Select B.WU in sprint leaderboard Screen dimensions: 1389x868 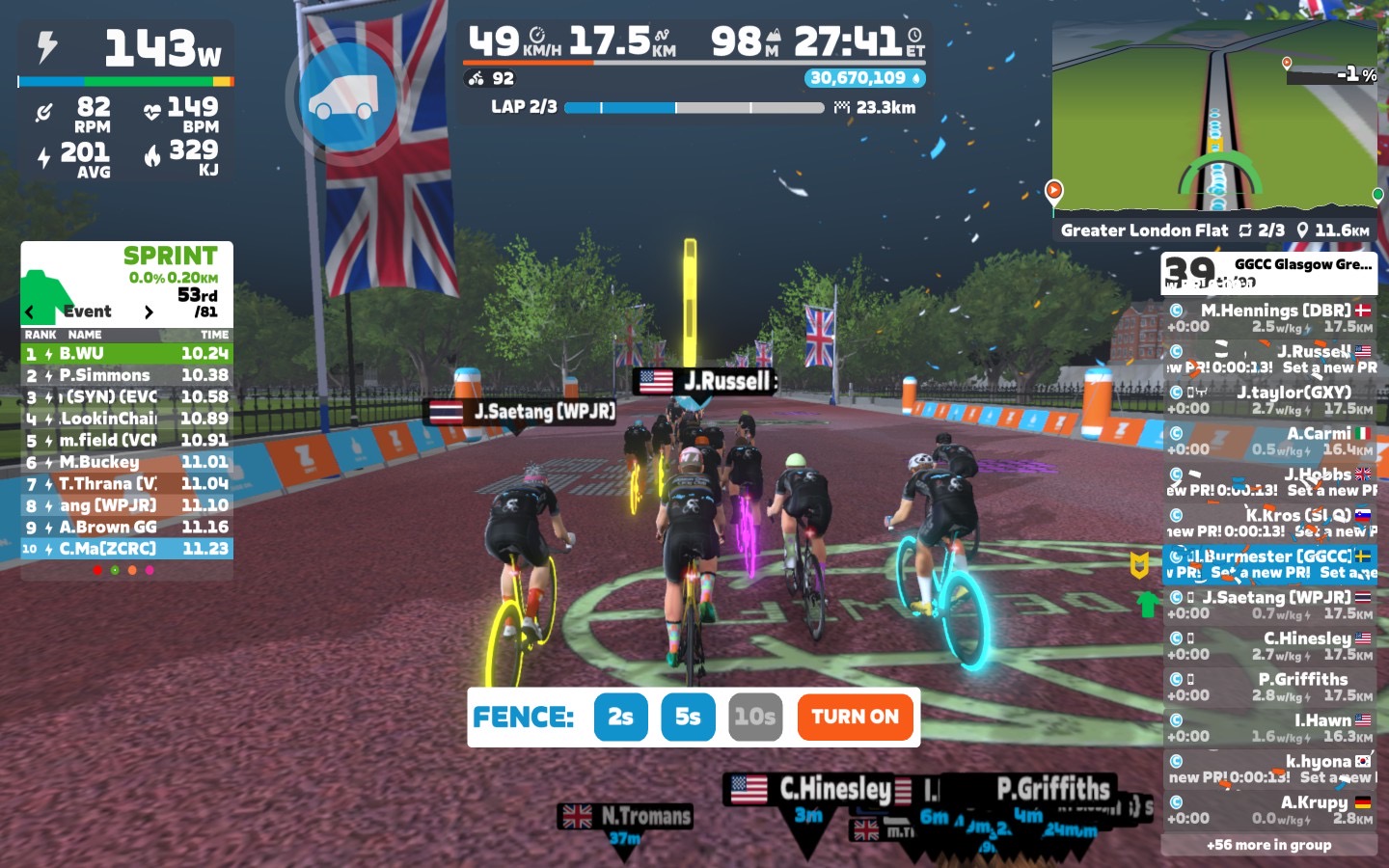pos(126,354)
